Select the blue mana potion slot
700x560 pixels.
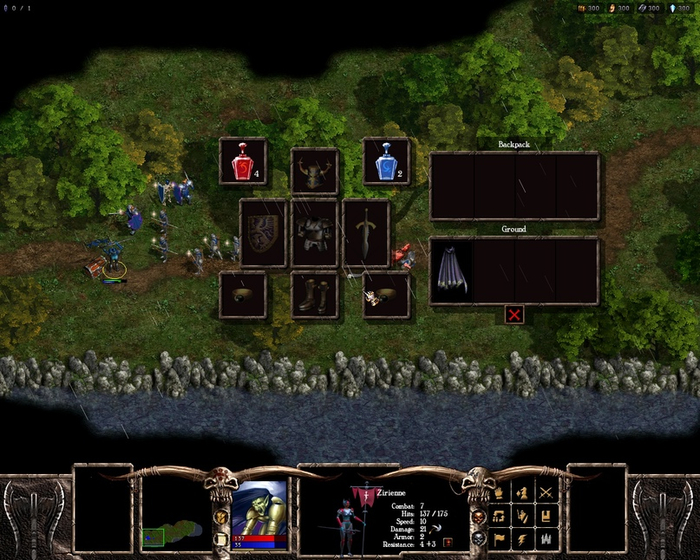tap(386, 161)
